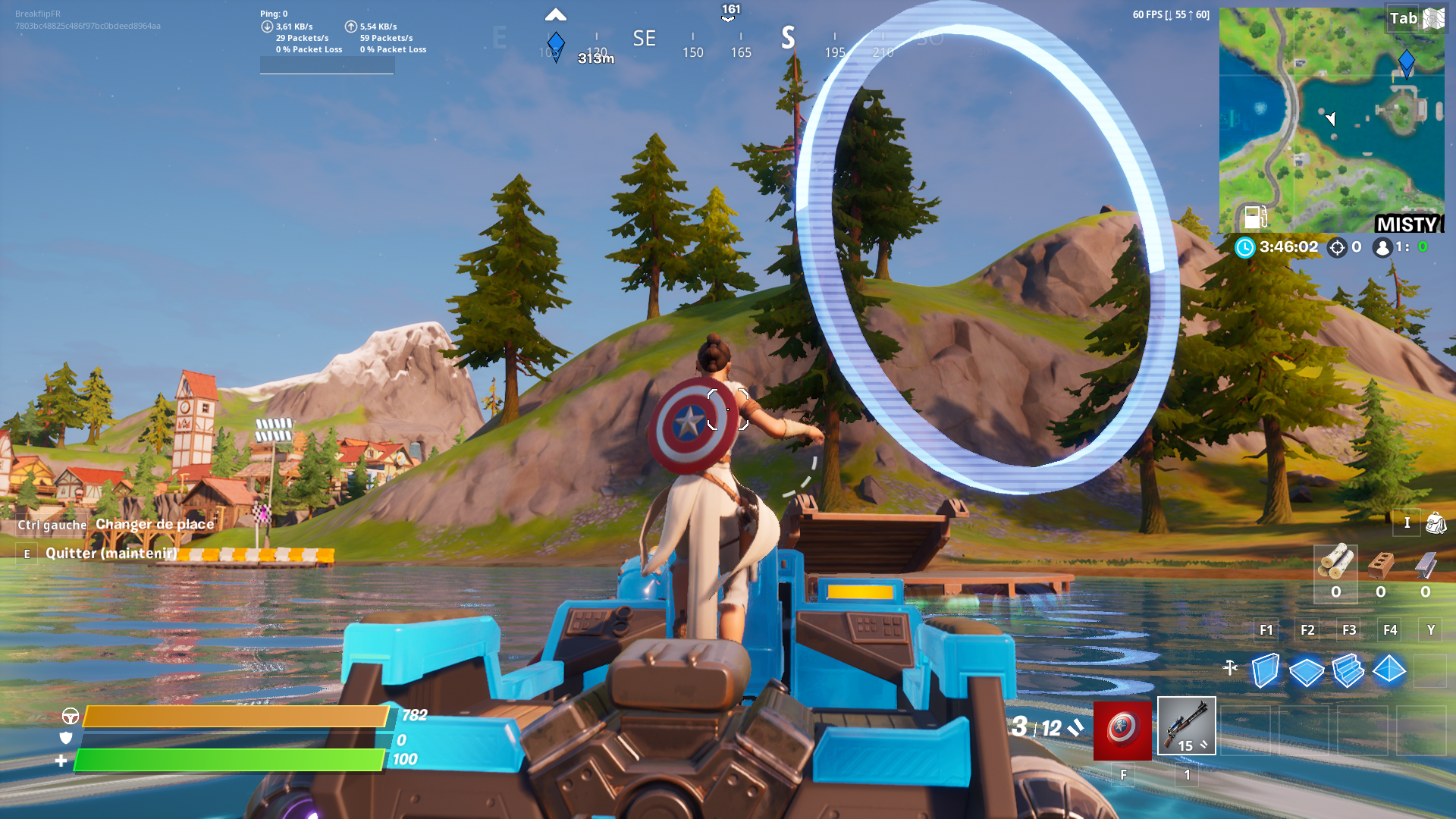Click the blue diamond marker on the minimap
This screenshot has width=1456, height=819.
[1406, 62]
